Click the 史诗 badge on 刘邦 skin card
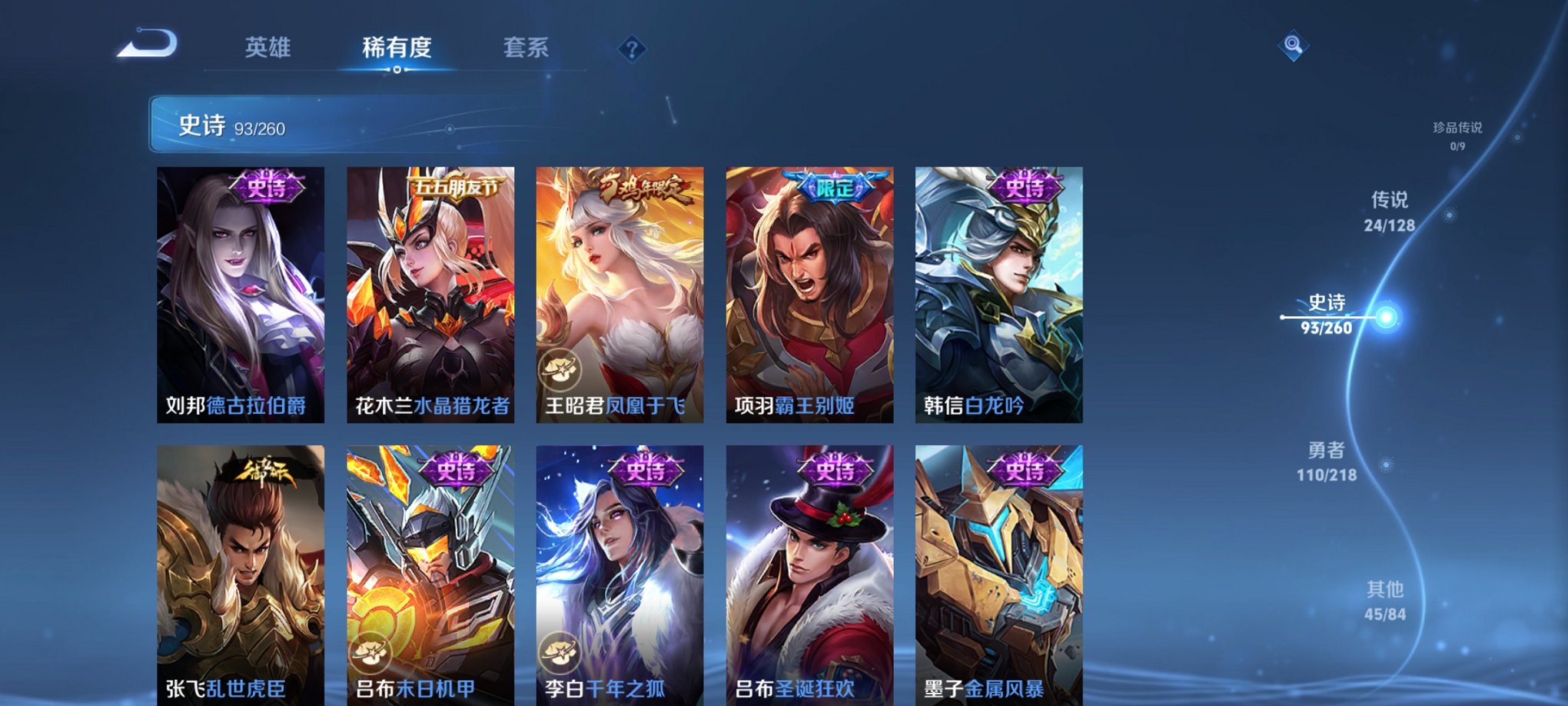 click(269, 187)
